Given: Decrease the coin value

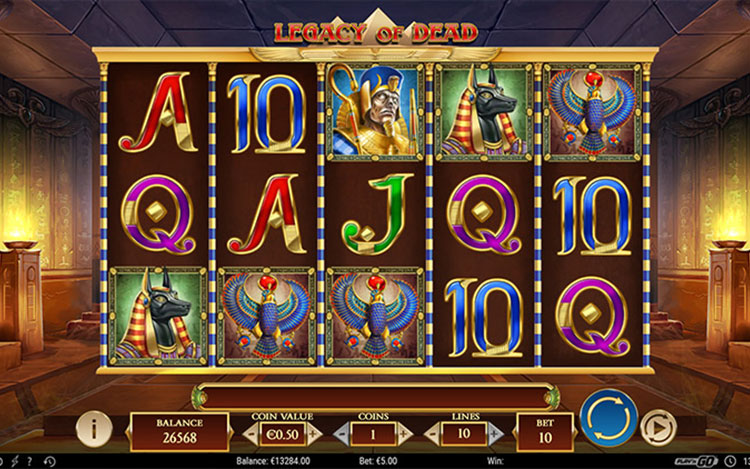Looking at the screenshot, I should coord(250,434).
